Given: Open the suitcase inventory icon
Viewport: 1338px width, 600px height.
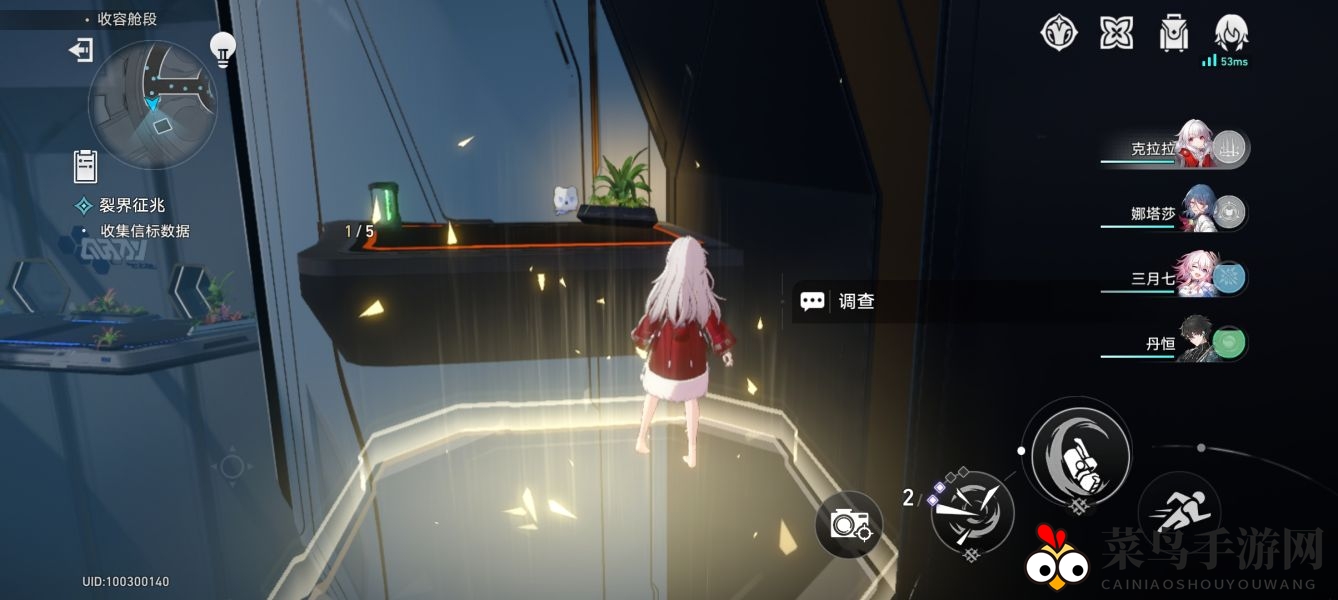Looking at the screenshot, I should pos(1172,33).
